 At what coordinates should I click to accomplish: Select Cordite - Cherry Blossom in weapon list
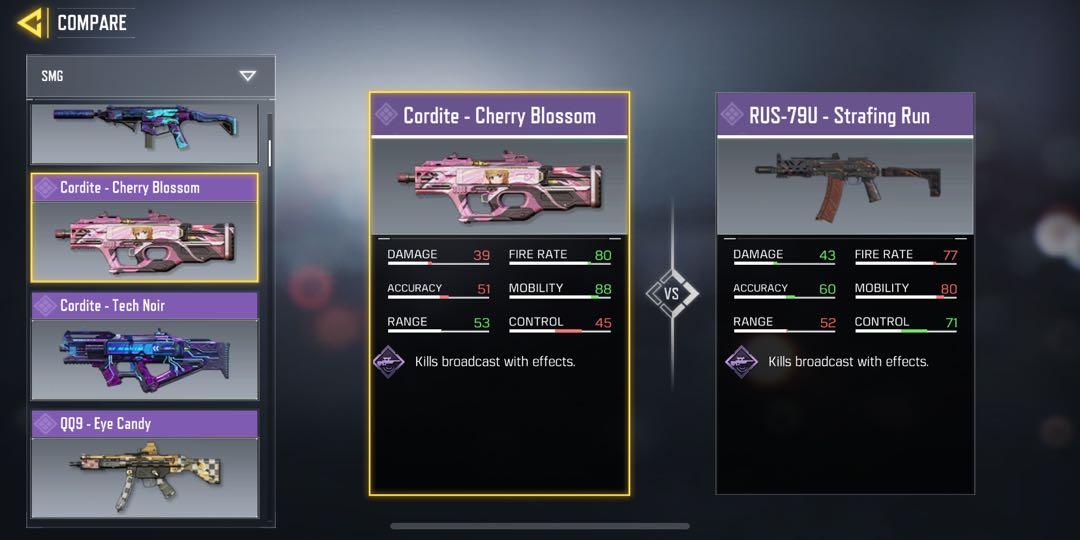point(144,228)
